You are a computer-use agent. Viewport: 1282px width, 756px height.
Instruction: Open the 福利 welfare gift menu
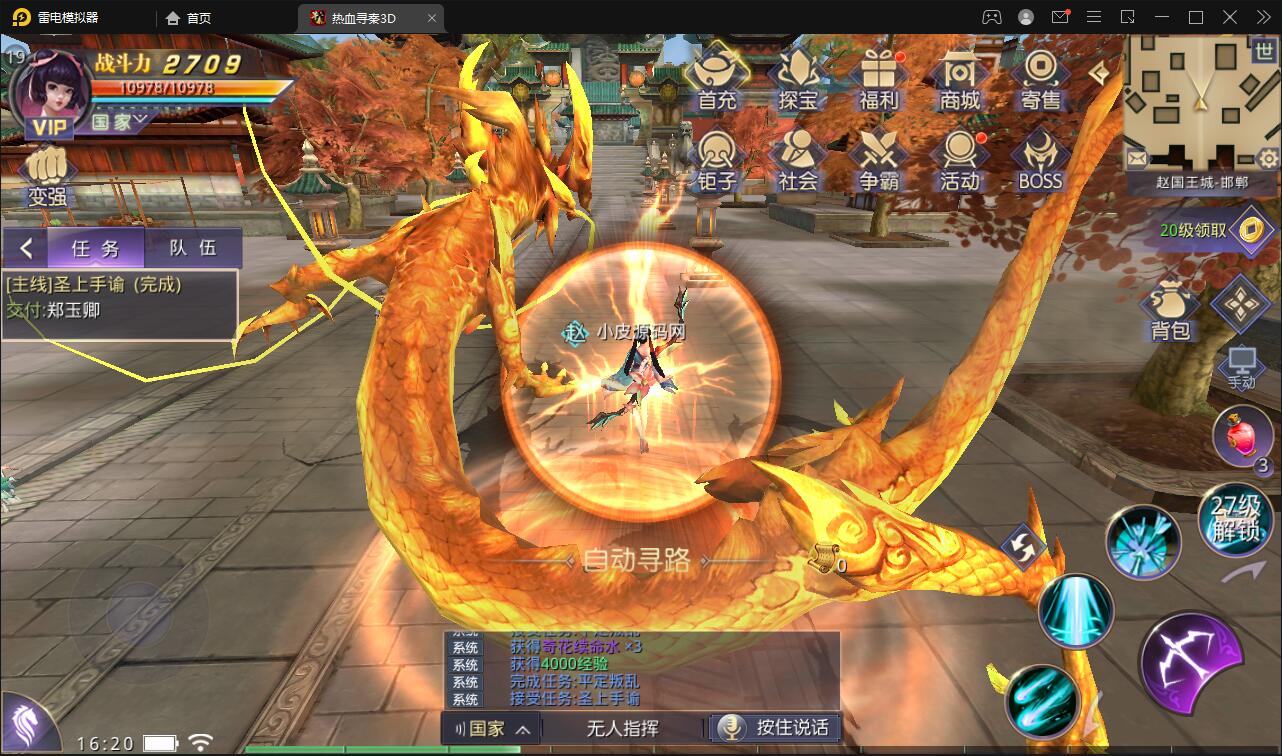[x=879, y=79]
